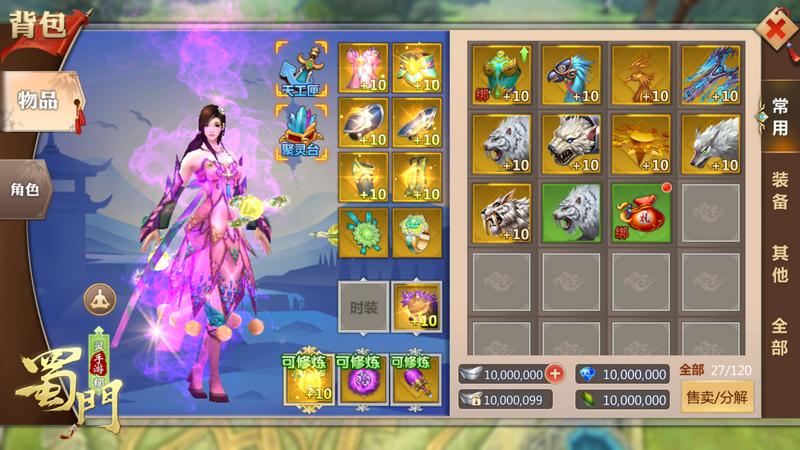Select the pink robe equipment slot

363,68
